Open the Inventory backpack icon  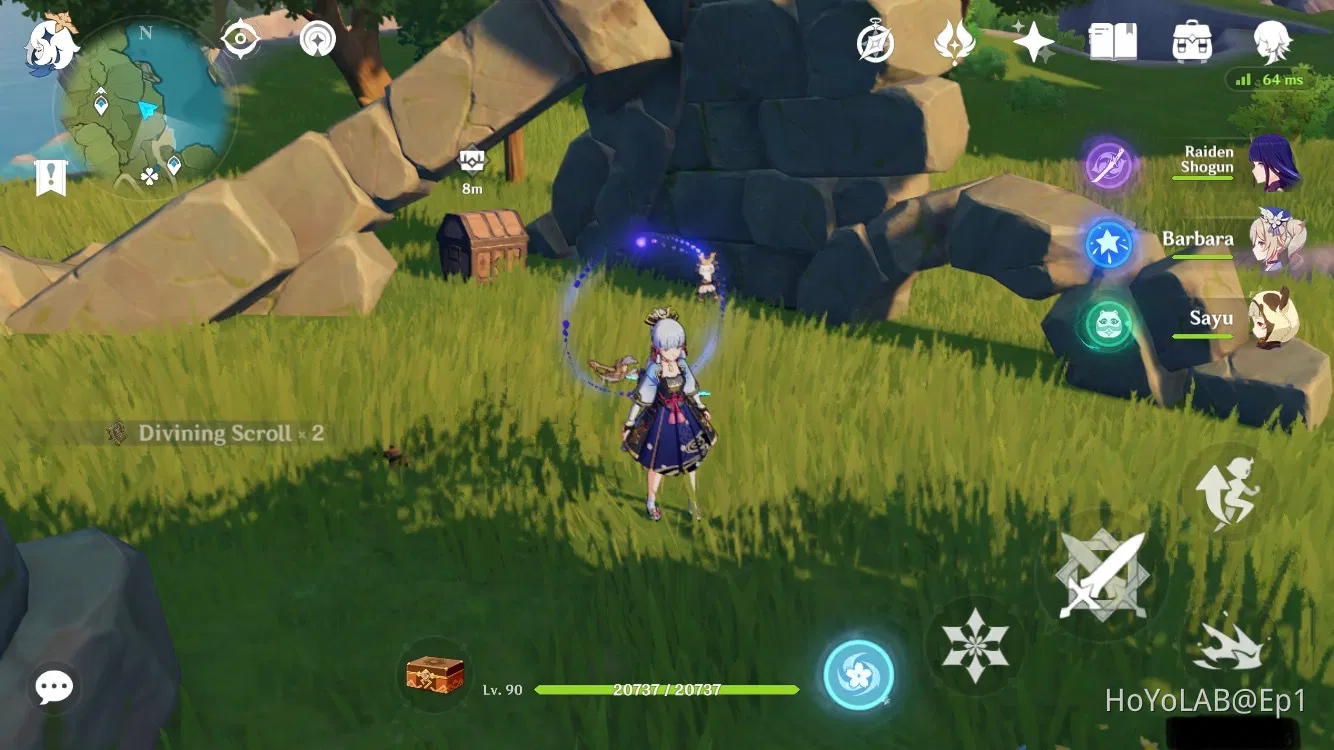pyautogui.click(x=1191, y=40)
